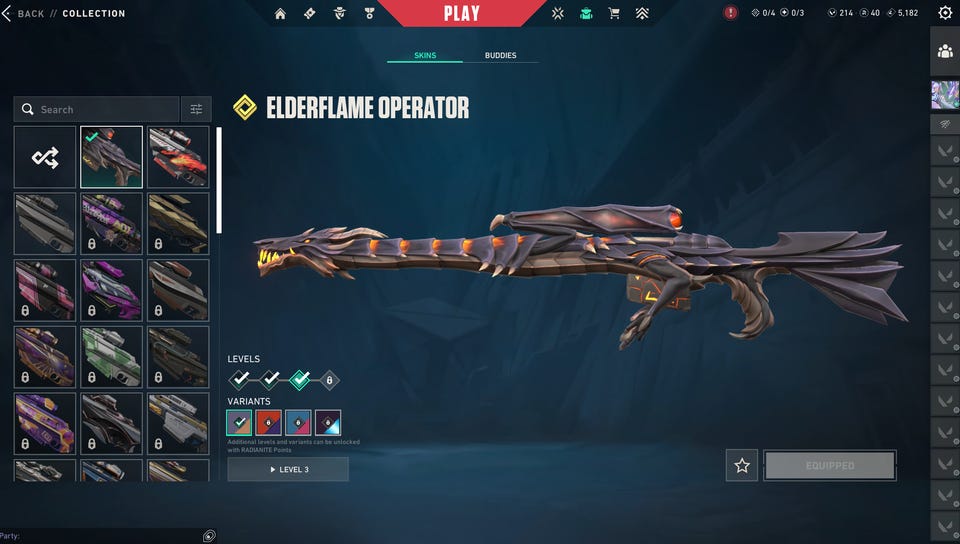This screenshot has height=544, width=960.
Task: Switch to the Buddies tab
Action: pos(500,56)
